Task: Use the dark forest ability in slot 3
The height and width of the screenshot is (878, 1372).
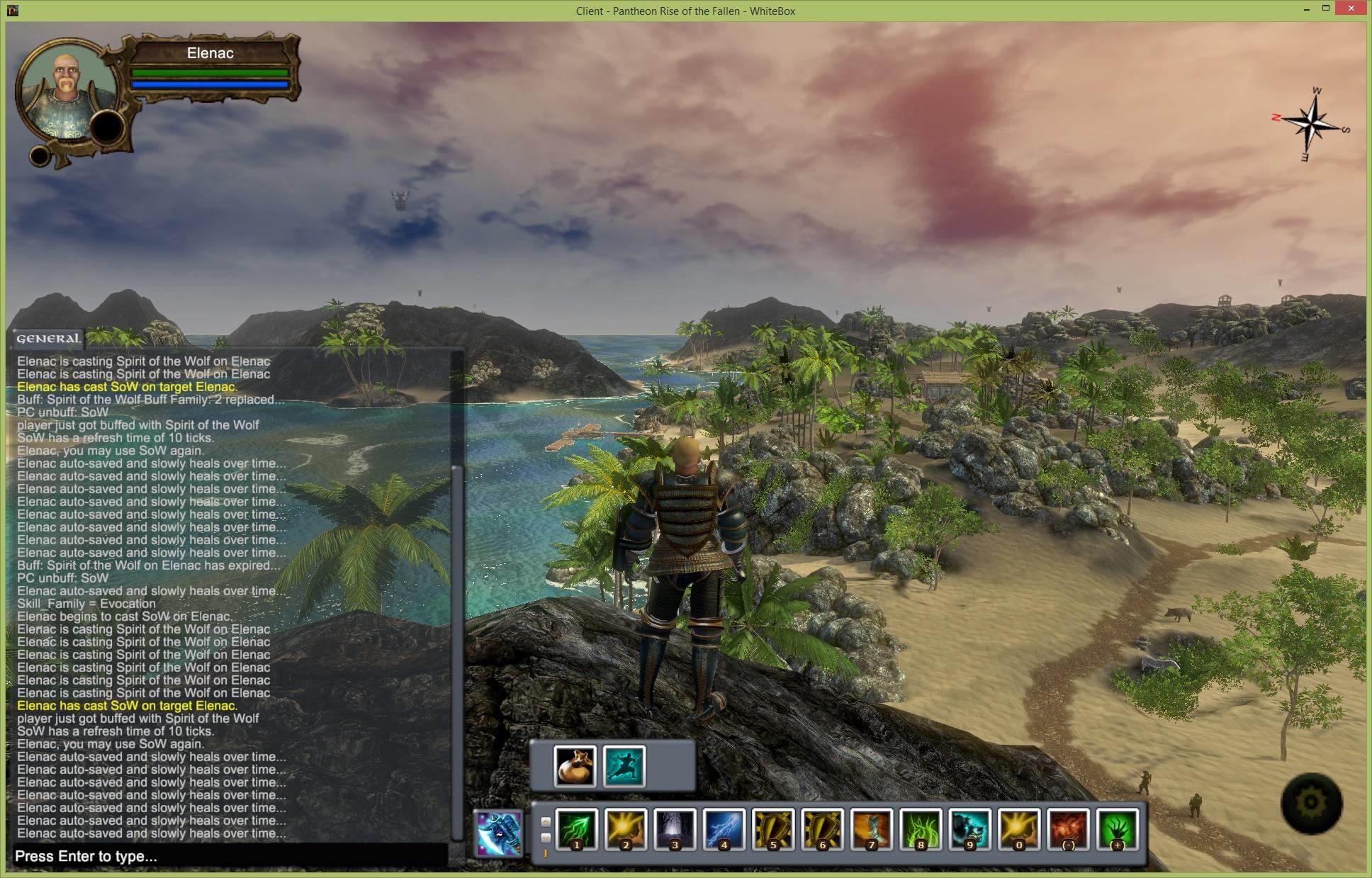Action: coord(675,829)
